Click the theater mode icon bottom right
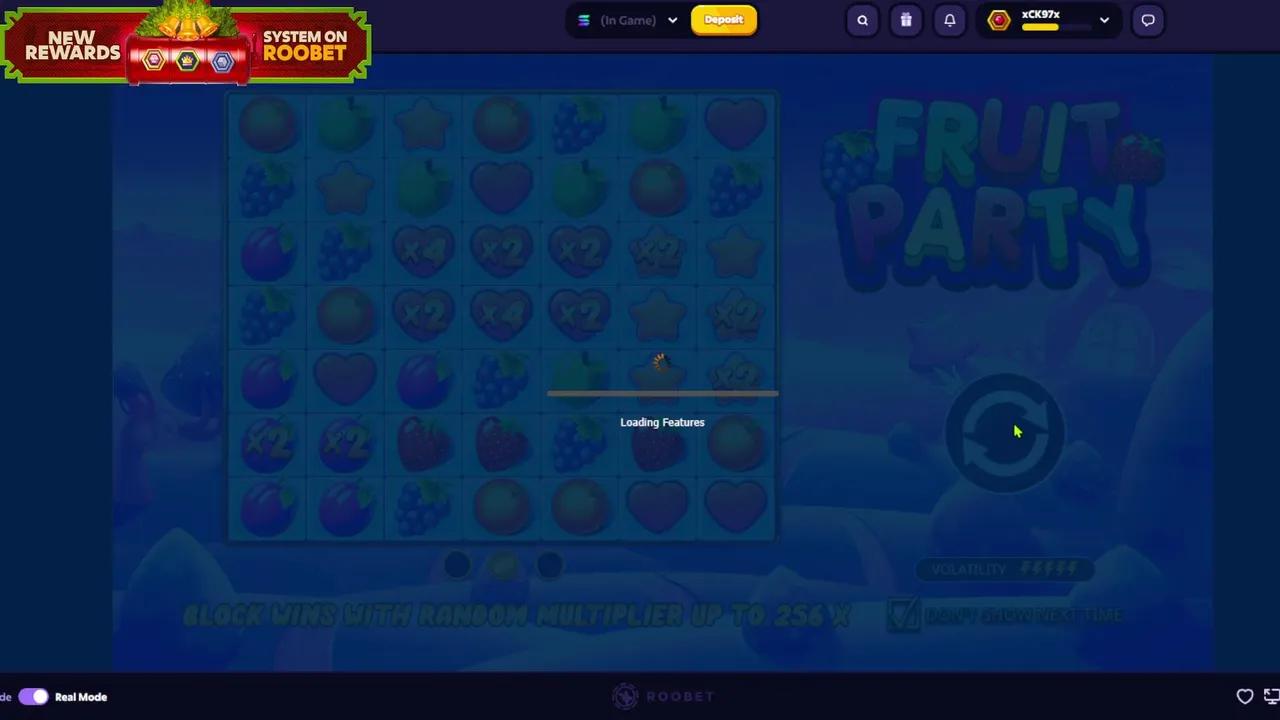 1272,696
